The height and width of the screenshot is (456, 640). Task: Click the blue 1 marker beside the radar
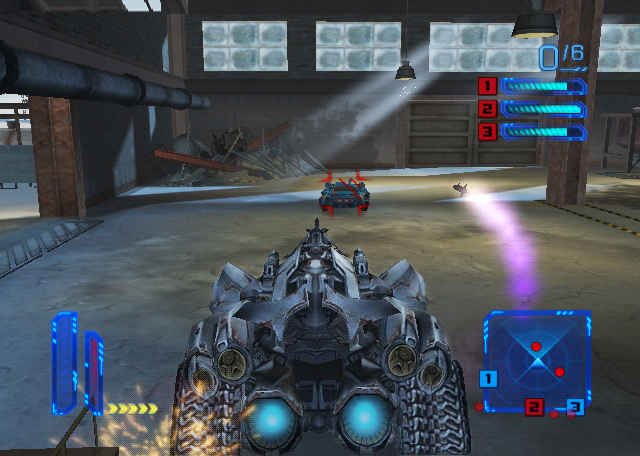click(488, 379)
